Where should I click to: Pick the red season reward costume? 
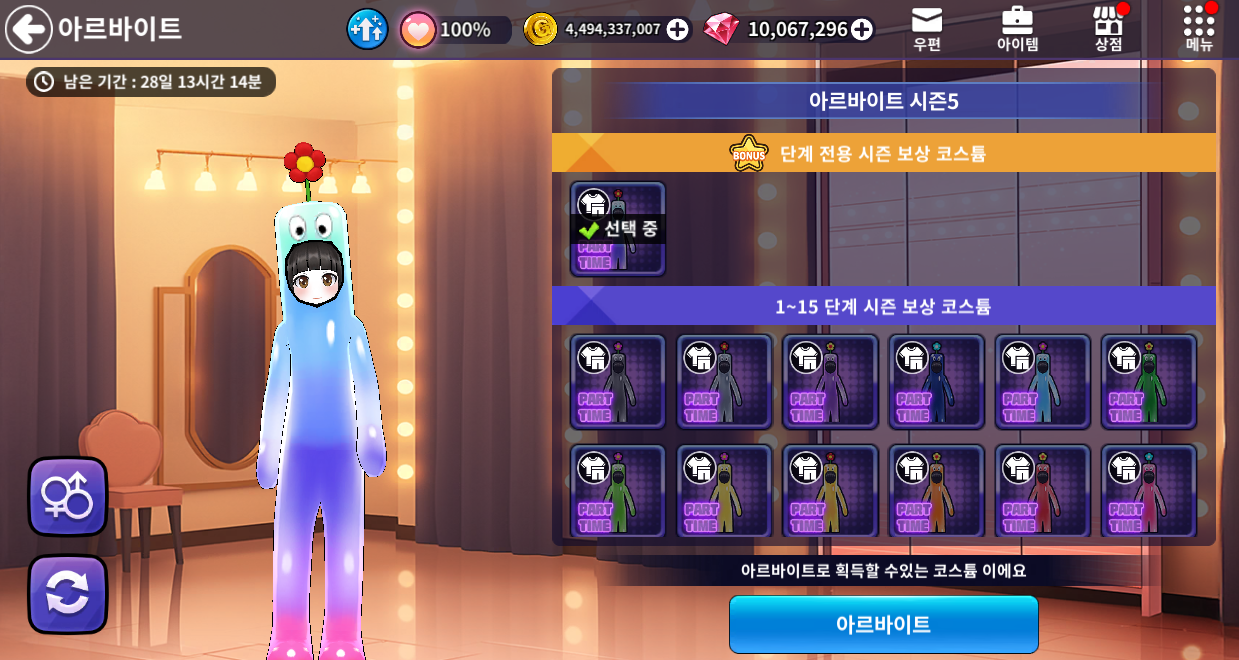(1042, 492)
